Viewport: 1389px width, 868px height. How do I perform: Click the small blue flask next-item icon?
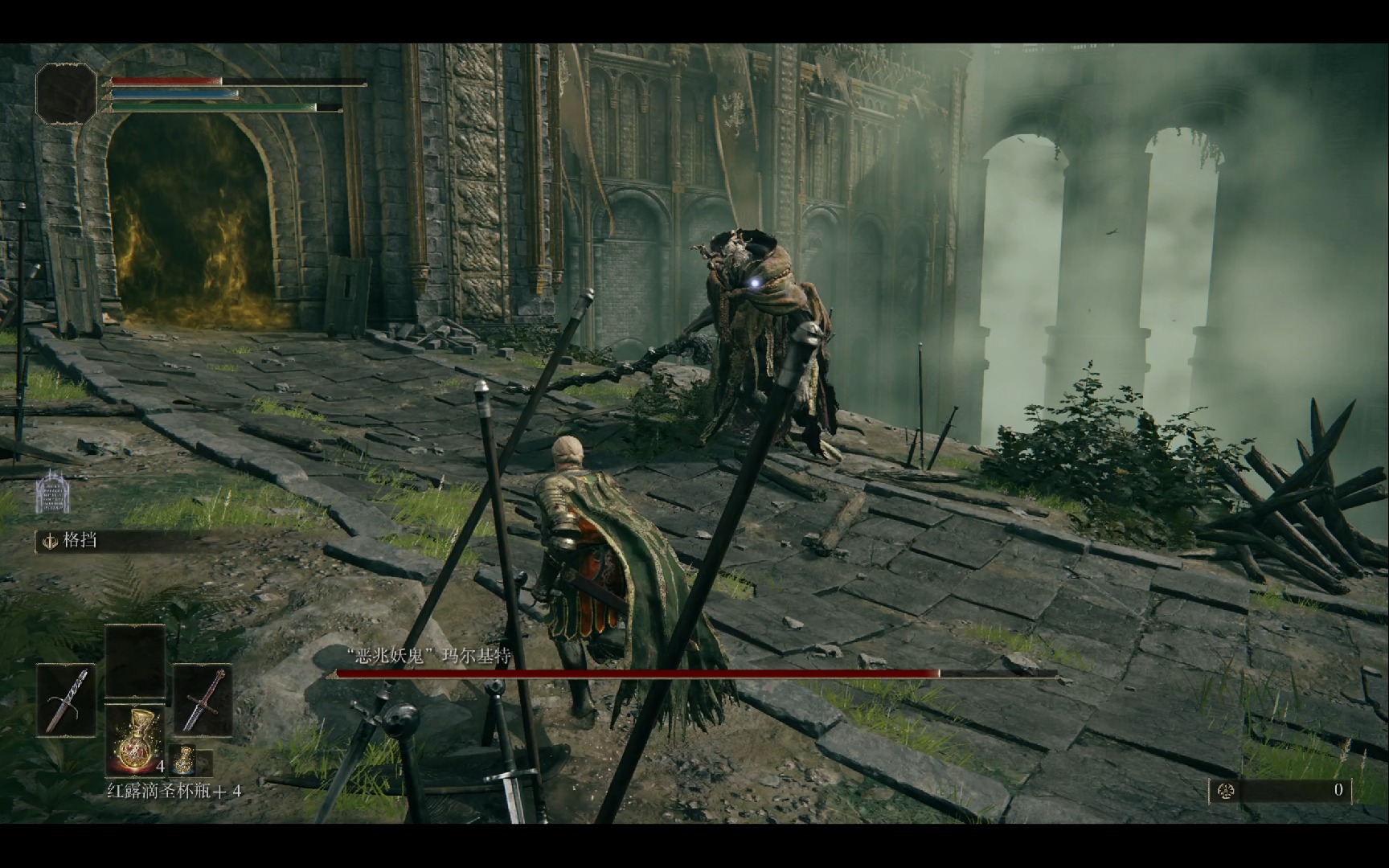point(186,759)
